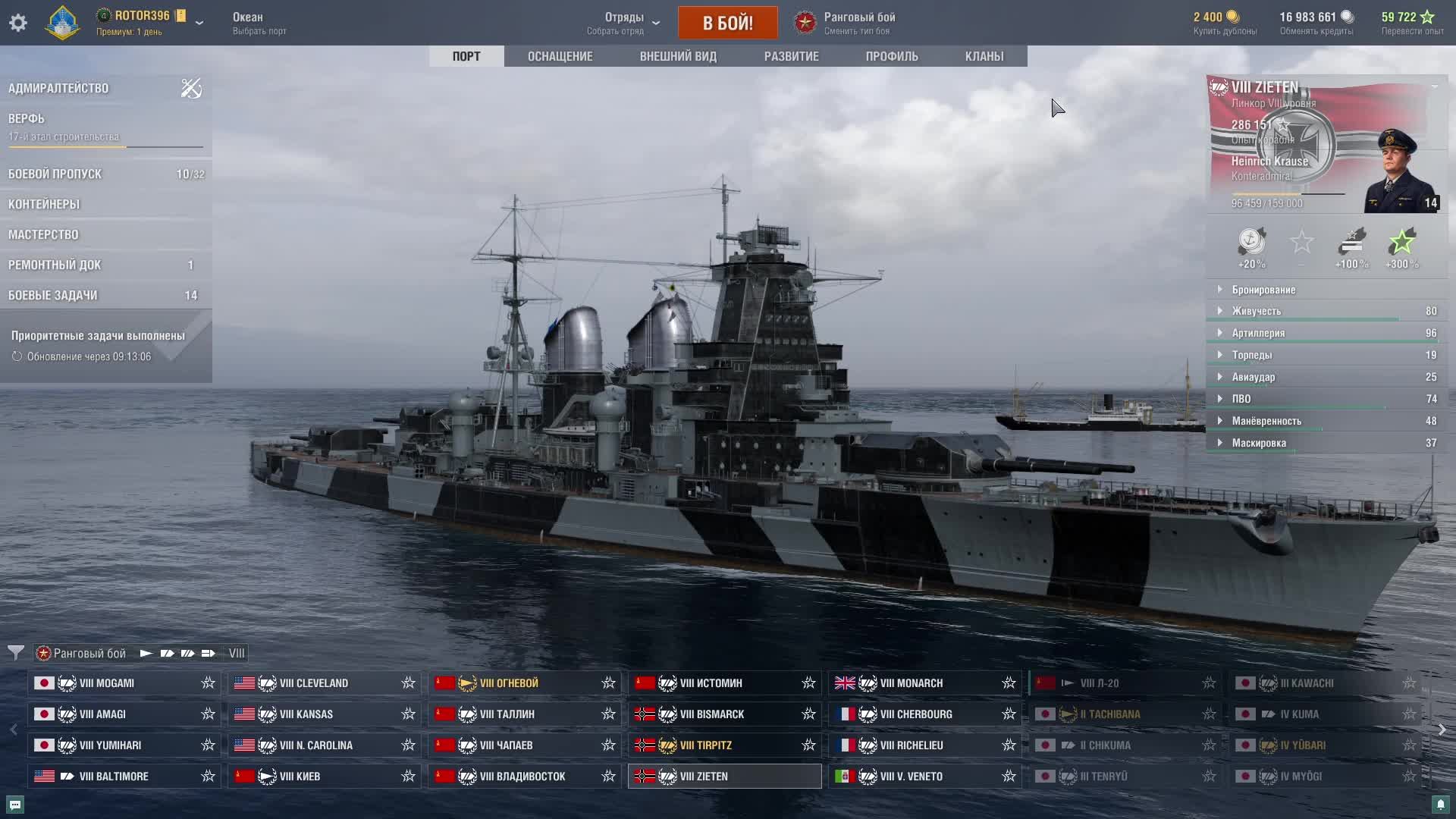
Task: Open the Верфь shipyard entry
Action: [27, 118]
